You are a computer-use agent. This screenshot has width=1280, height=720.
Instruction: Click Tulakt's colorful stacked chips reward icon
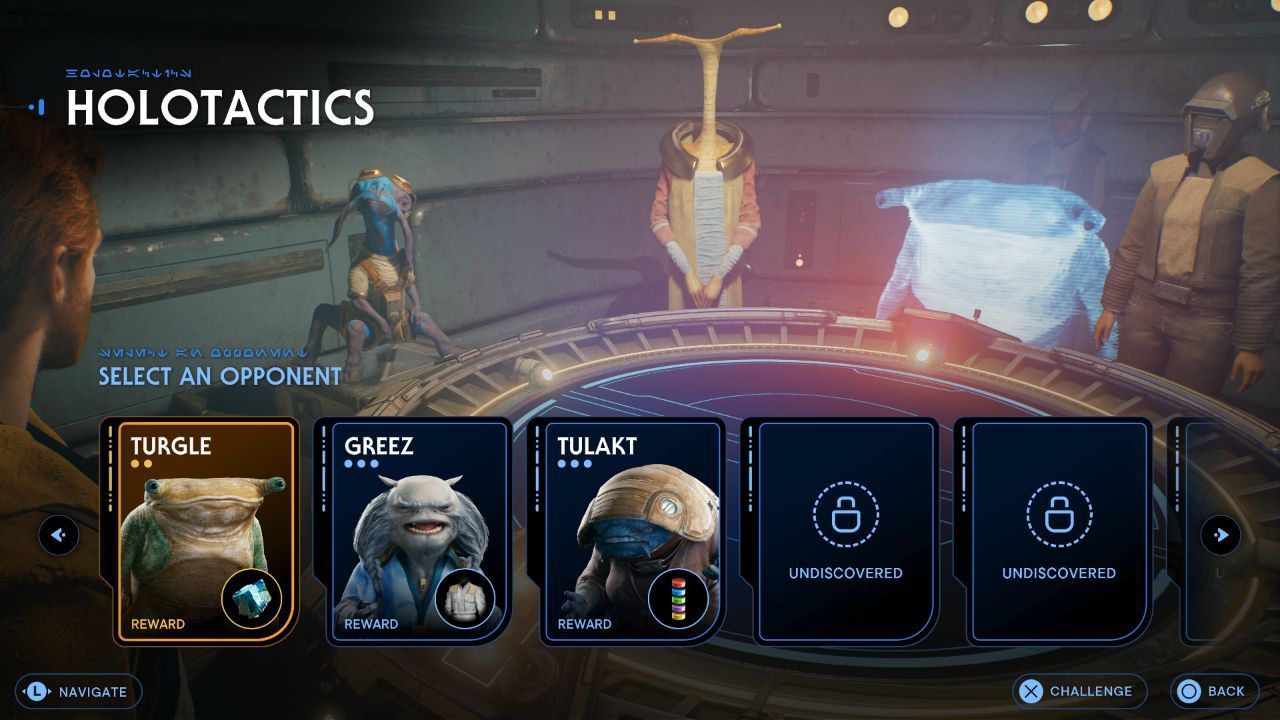679,598
